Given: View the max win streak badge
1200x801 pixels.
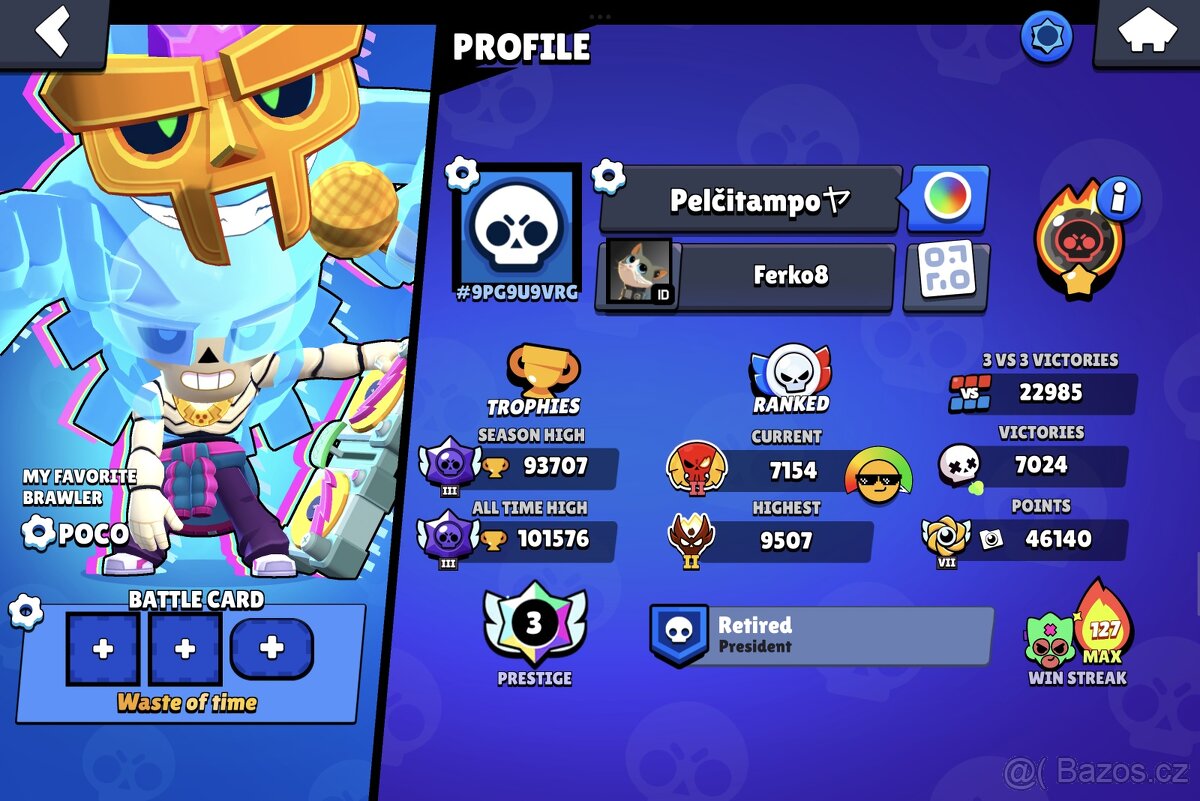Looking at the screenshot, I should pyautogui.click(x=1079, y=632).
